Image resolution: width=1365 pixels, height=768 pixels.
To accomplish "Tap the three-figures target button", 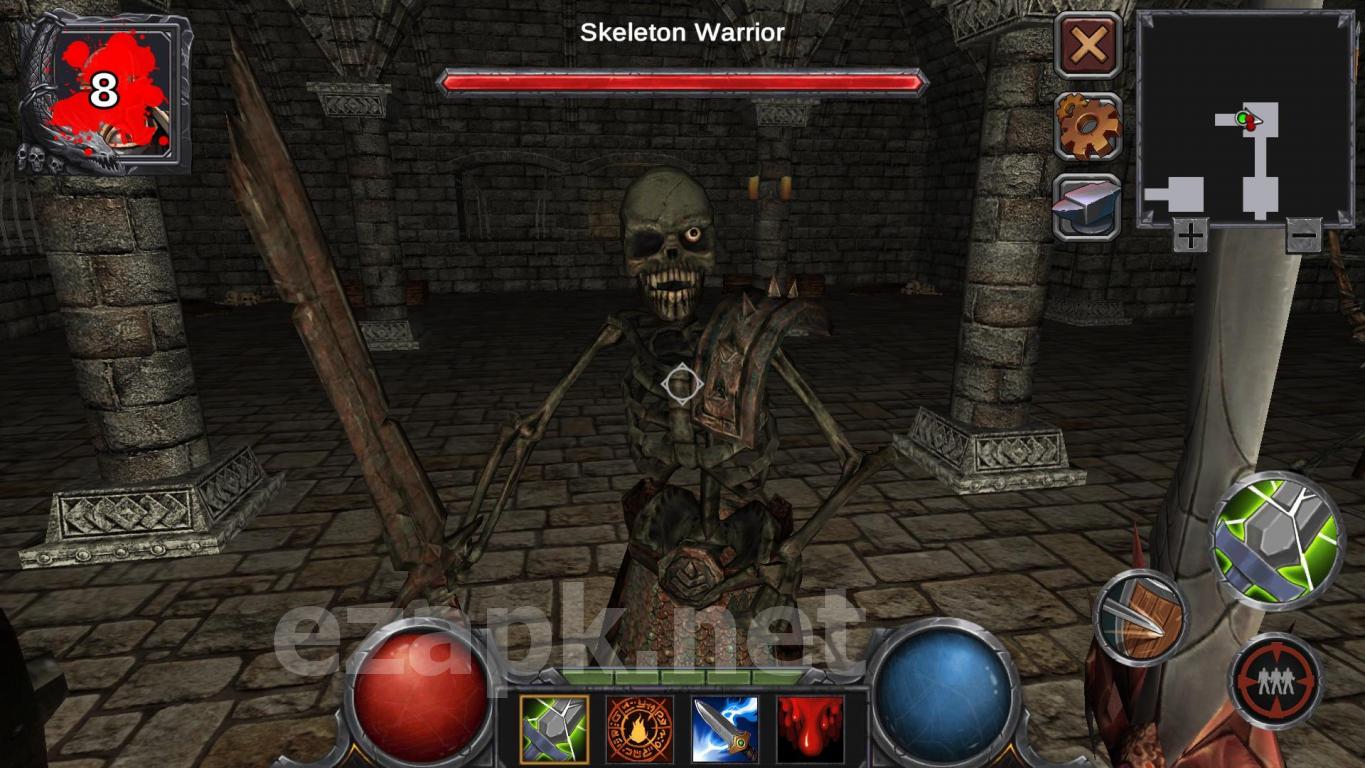I will (1275, 680).
